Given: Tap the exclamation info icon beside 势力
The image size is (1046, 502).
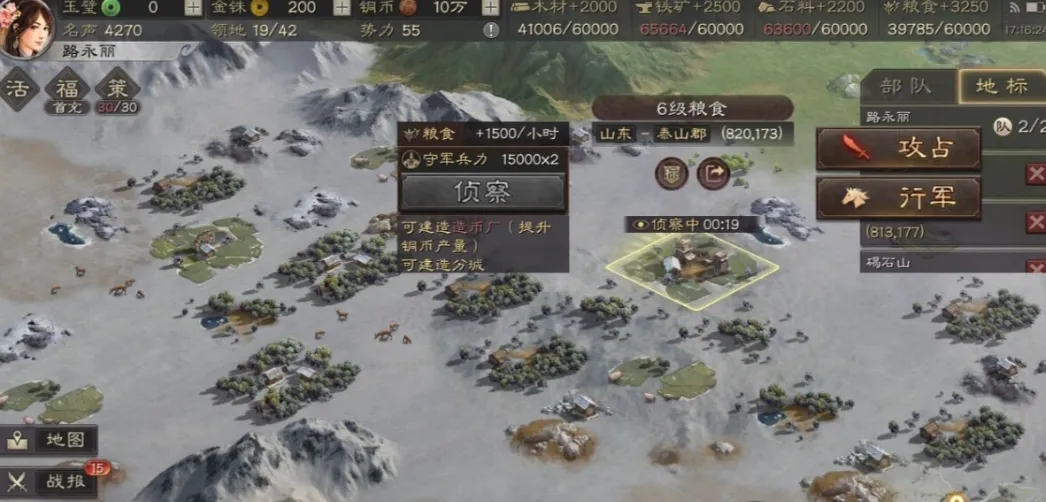Looking at the screenshot, I should [x=491, y=30].
